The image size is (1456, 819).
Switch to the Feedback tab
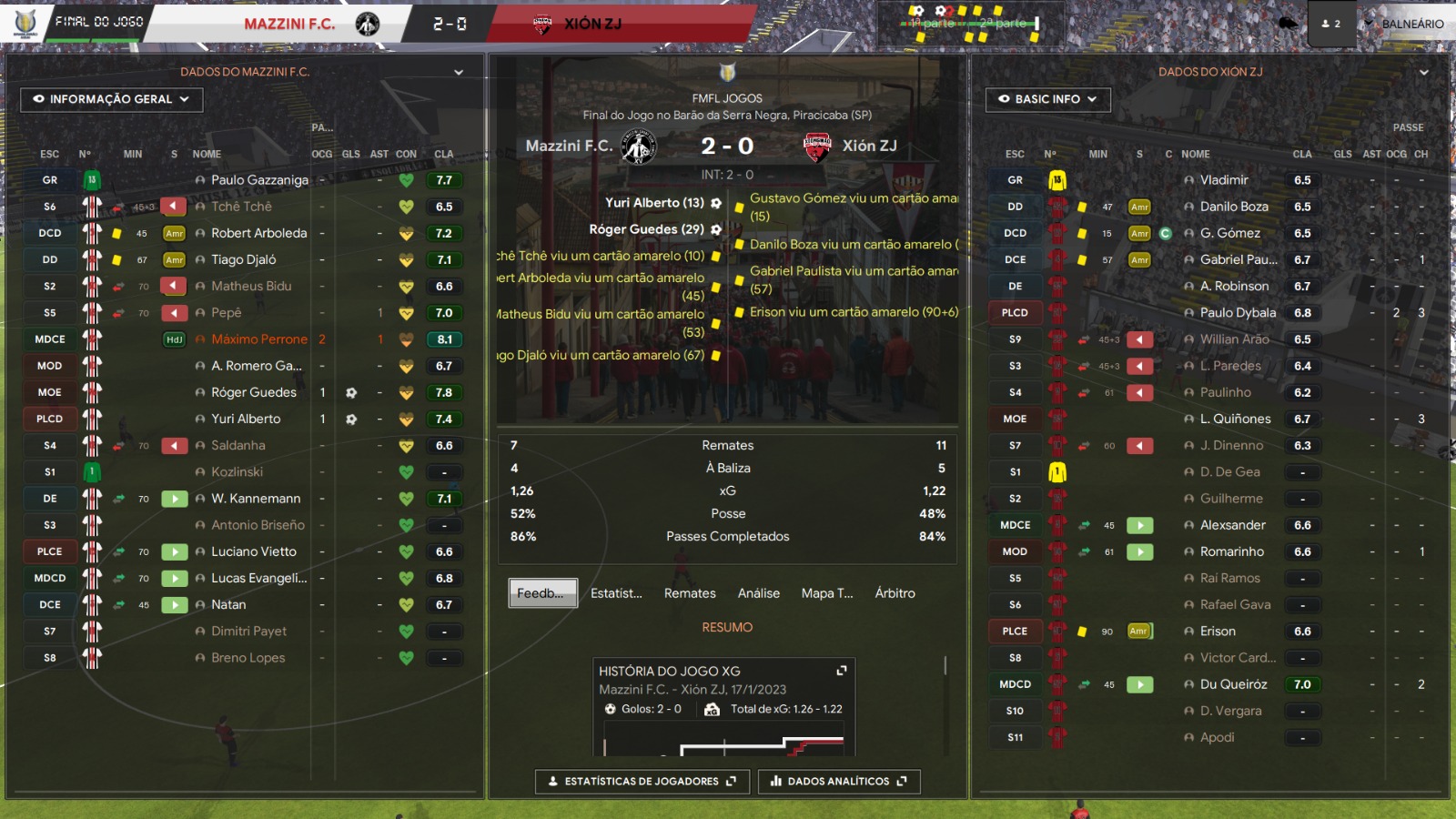542,593
